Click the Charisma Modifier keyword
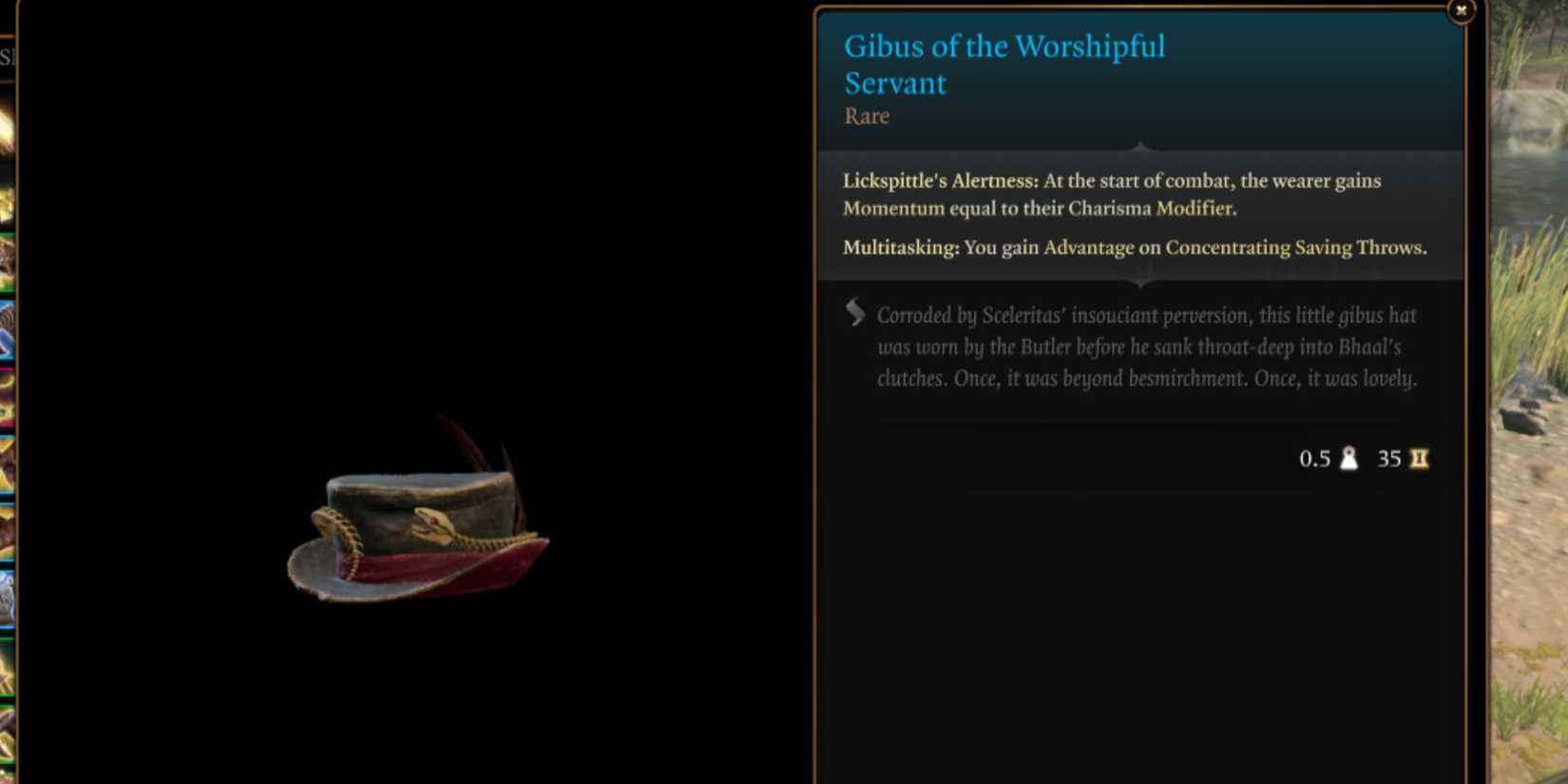This screenshot has width=1568, height=784. pyautogui.click(x=1194, y=208)
